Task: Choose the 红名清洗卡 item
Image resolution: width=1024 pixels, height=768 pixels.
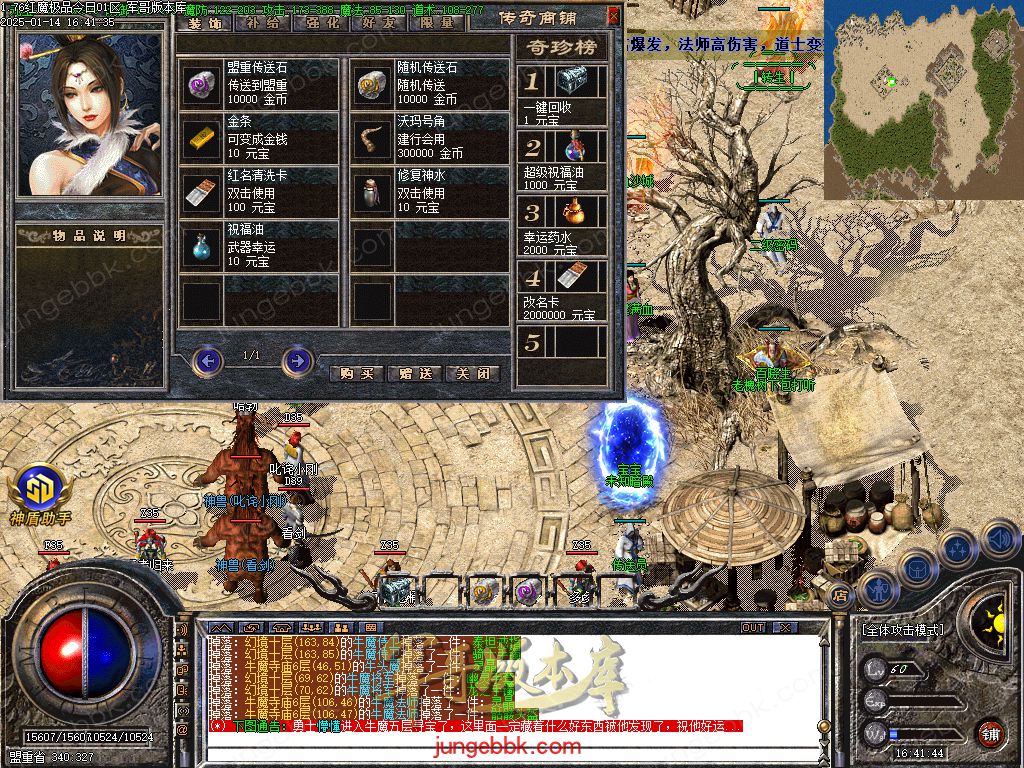Action: coord(202,191)
